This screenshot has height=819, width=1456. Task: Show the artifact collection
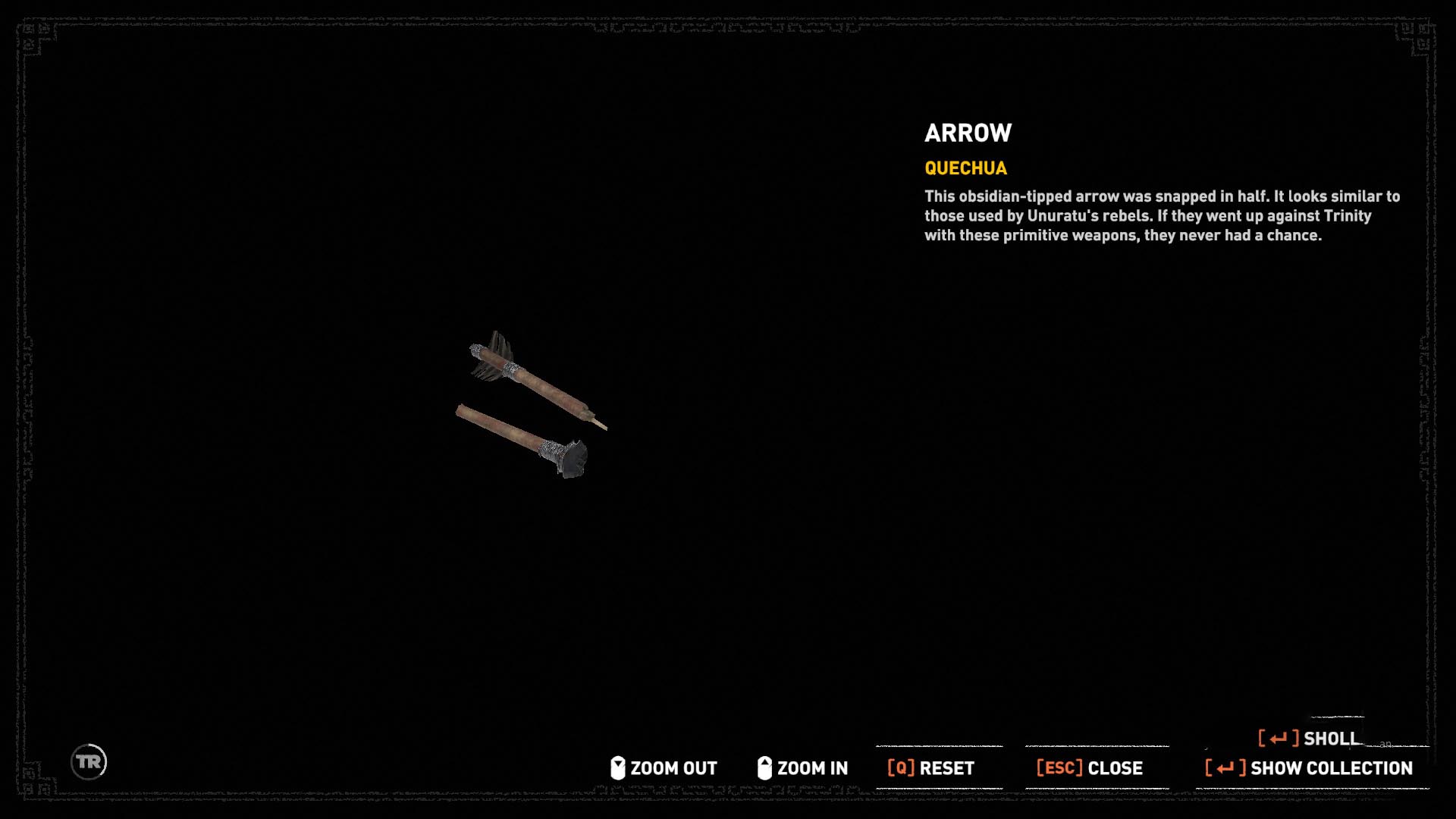pyautogui.click(x=1310, y=768)
